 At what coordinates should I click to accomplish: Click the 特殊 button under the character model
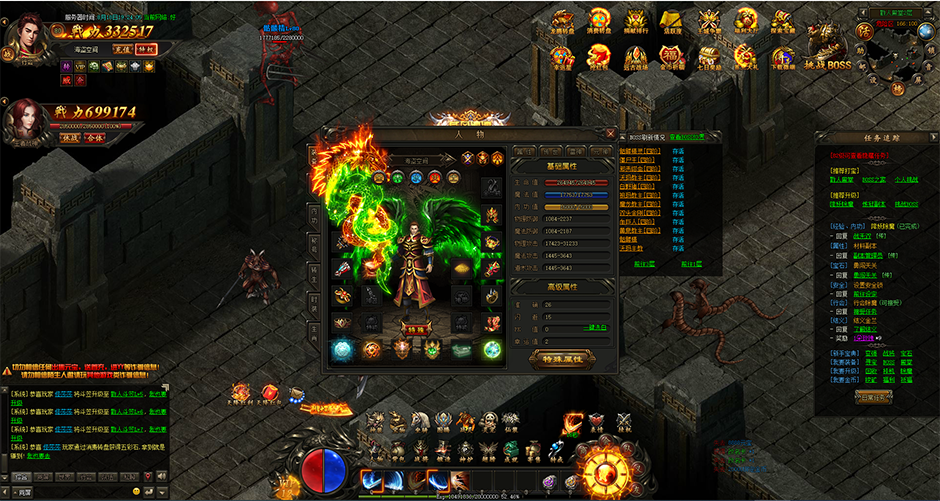coord(413,327)
